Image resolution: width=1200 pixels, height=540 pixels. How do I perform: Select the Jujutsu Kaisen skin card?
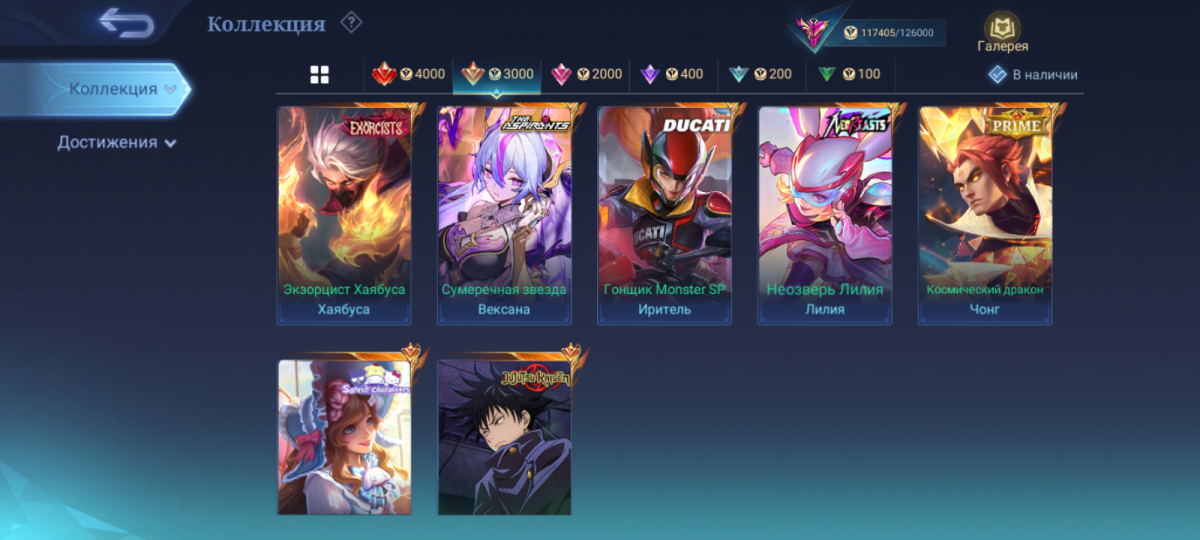(x=504, y=437)
